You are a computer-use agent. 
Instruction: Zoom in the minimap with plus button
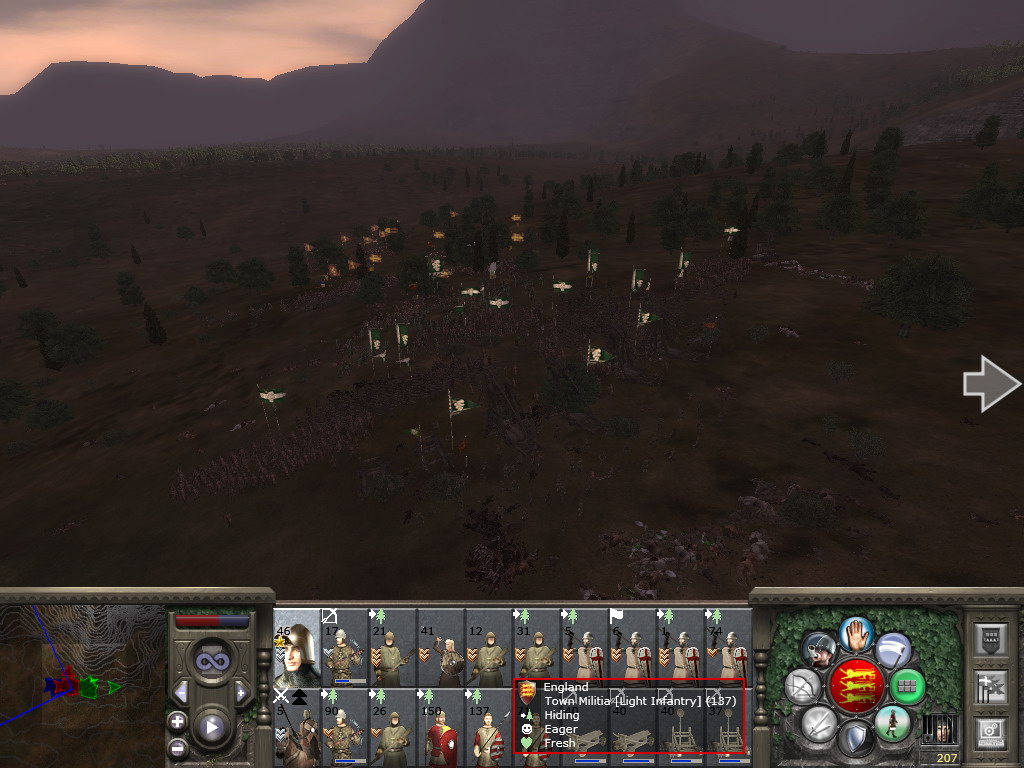[178, 721]
